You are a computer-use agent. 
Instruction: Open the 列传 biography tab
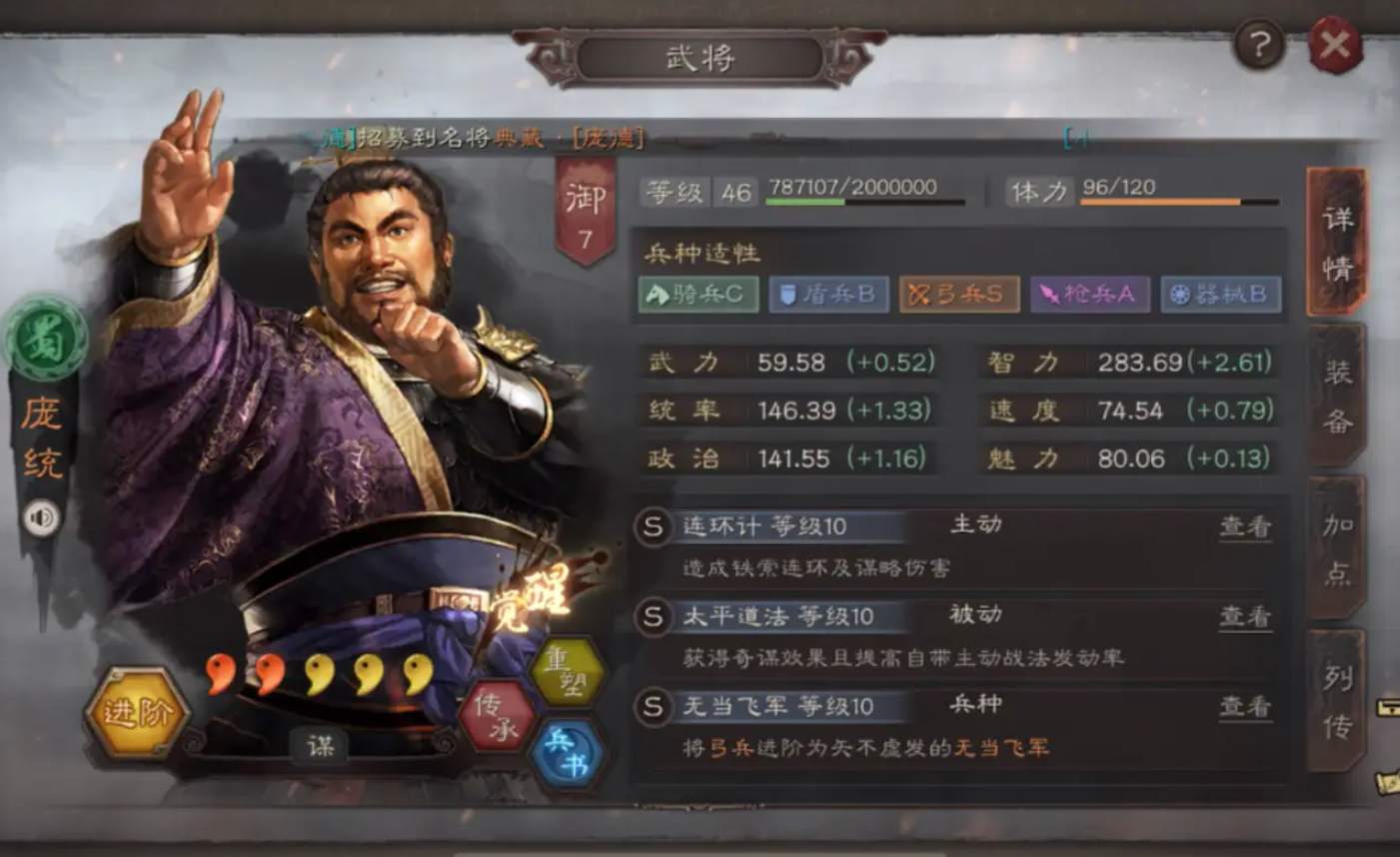(1337, 701)
